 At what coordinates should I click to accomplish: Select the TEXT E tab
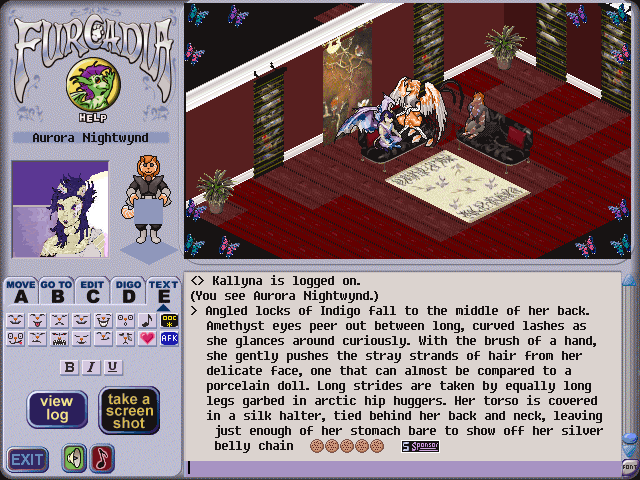pyautogui.click(x=164, y=291)
